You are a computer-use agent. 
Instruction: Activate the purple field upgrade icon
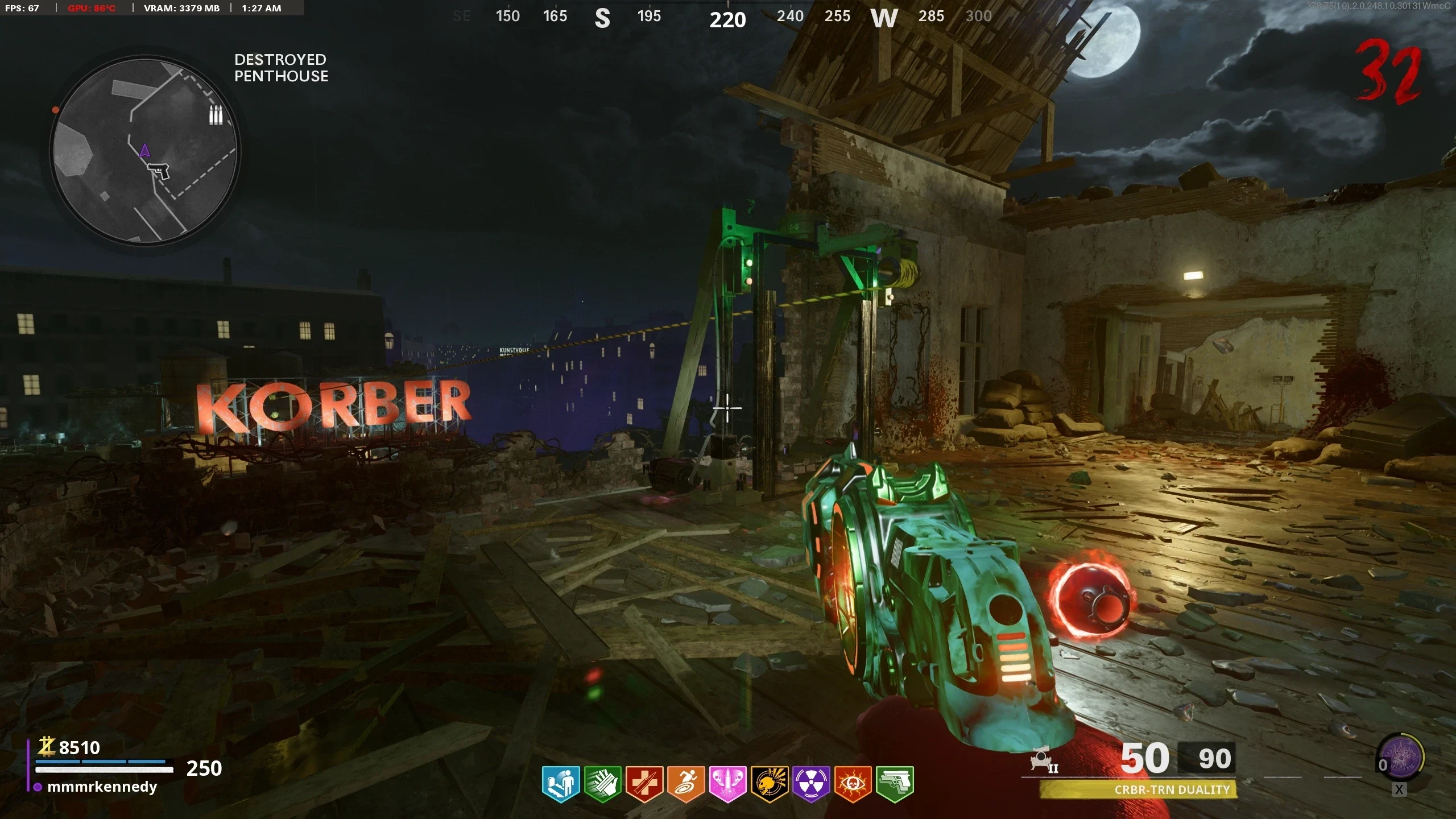[x=1402, y=758]
